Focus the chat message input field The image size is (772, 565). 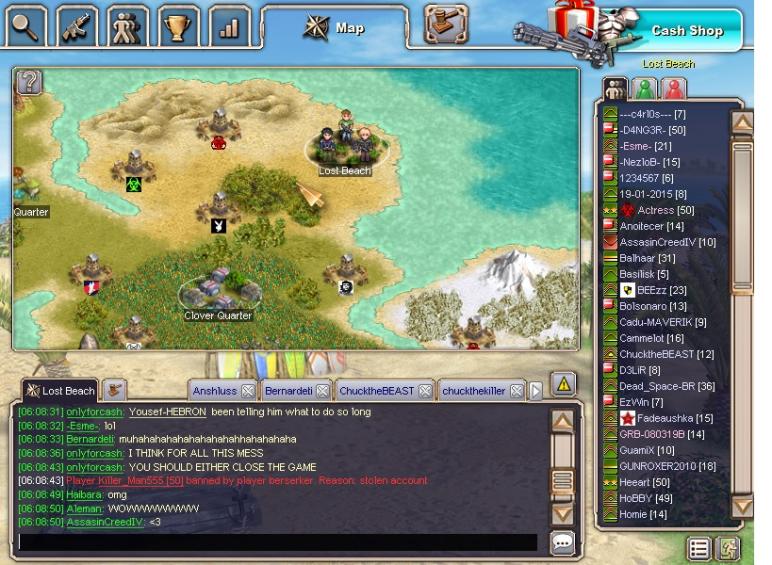point(278,542)
